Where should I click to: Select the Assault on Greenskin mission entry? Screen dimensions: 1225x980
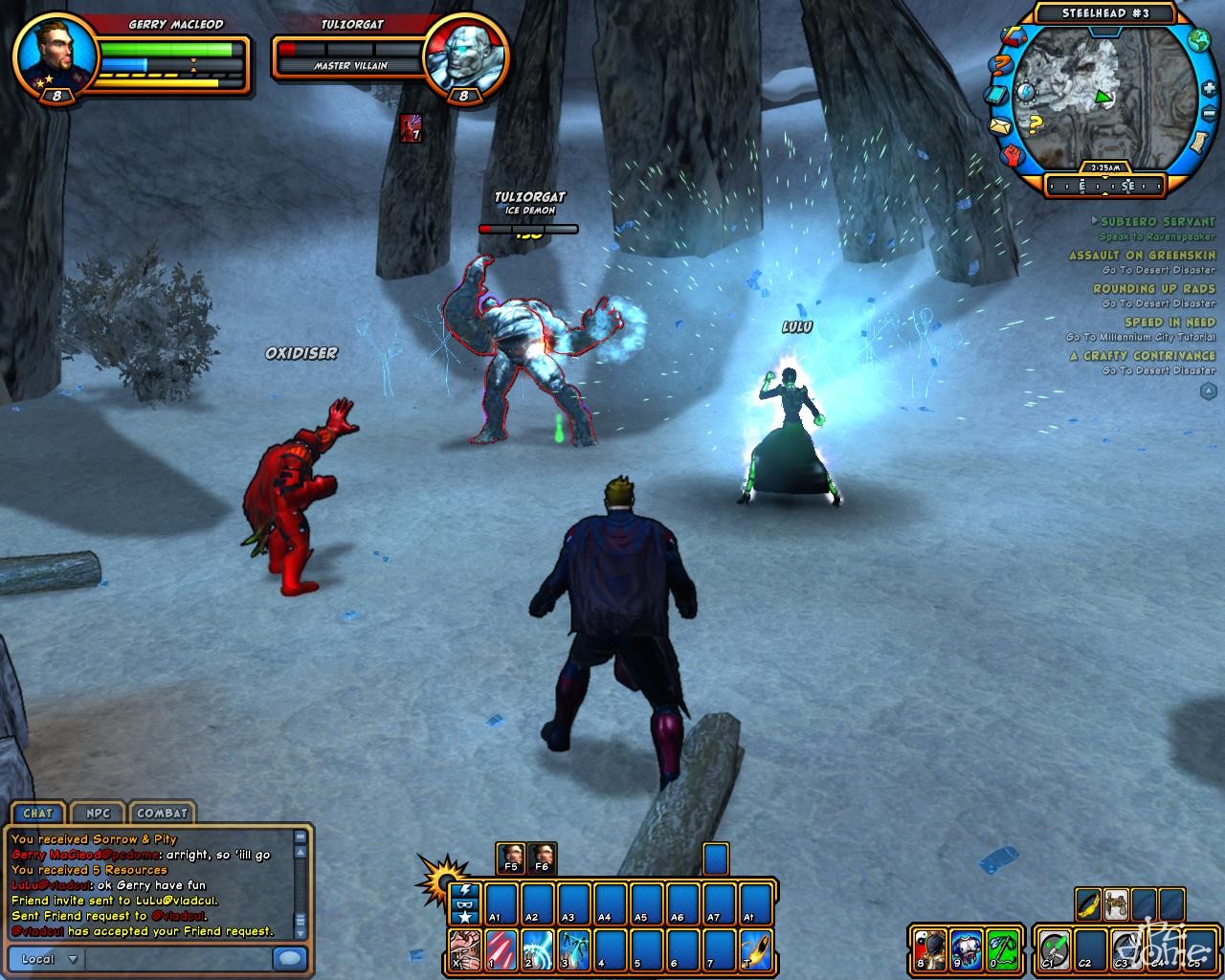pos(1142,256)
